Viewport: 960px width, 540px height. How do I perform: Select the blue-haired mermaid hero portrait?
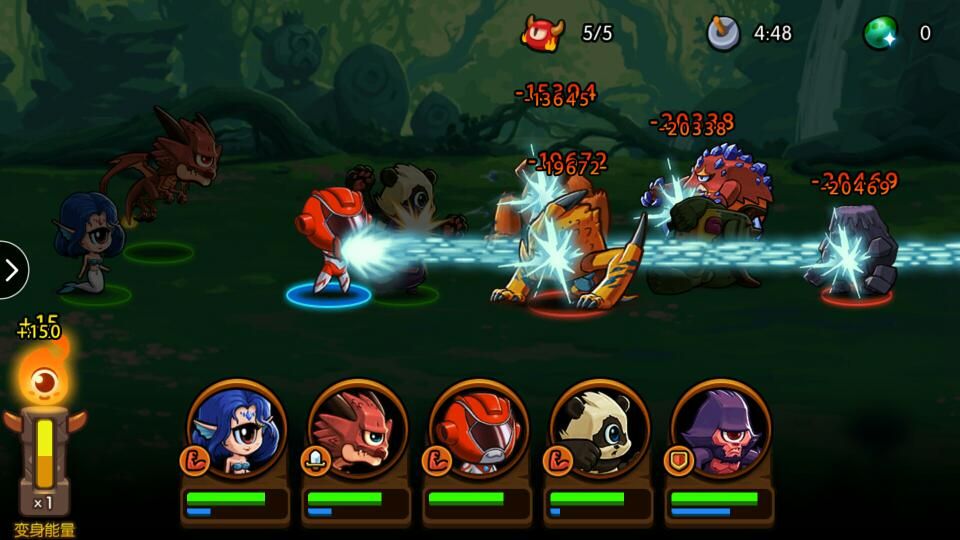236,430
